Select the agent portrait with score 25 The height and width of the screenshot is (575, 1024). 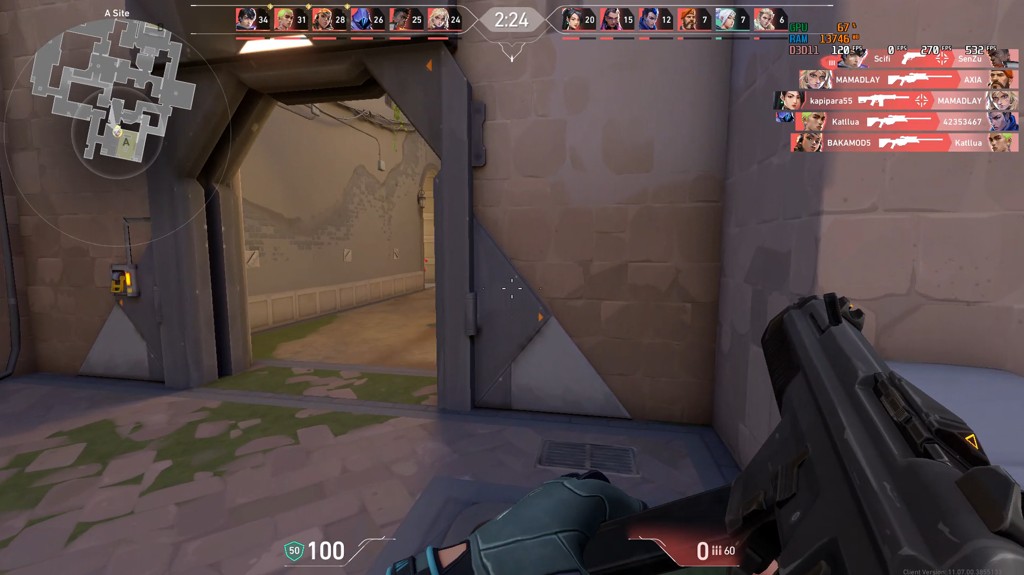click(x=399, y=19)
